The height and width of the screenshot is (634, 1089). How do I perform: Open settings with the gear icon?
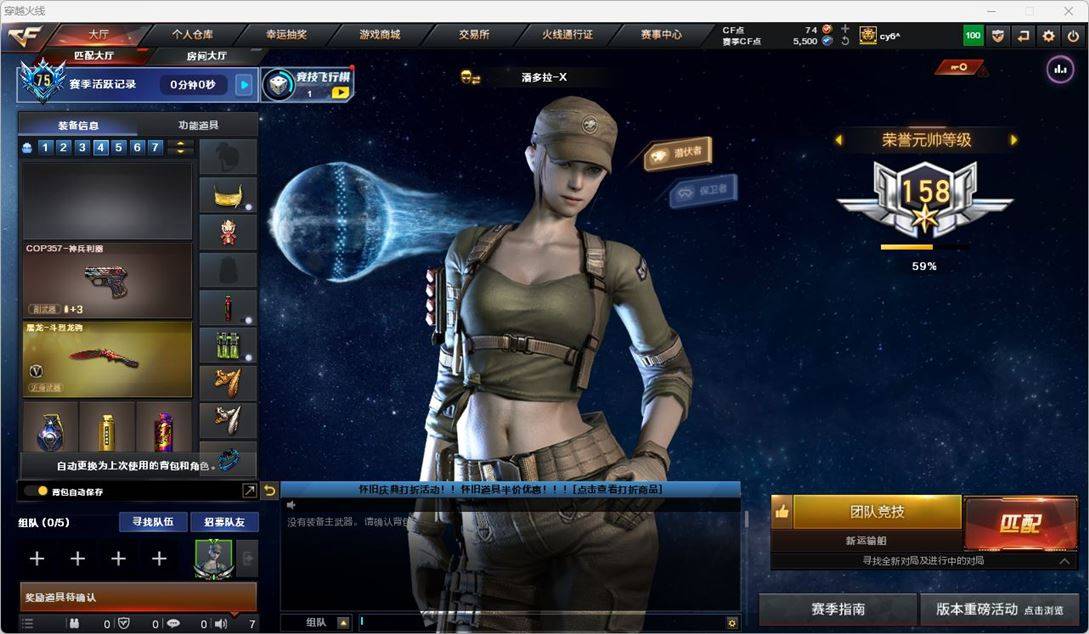(x=1048, y=36)
